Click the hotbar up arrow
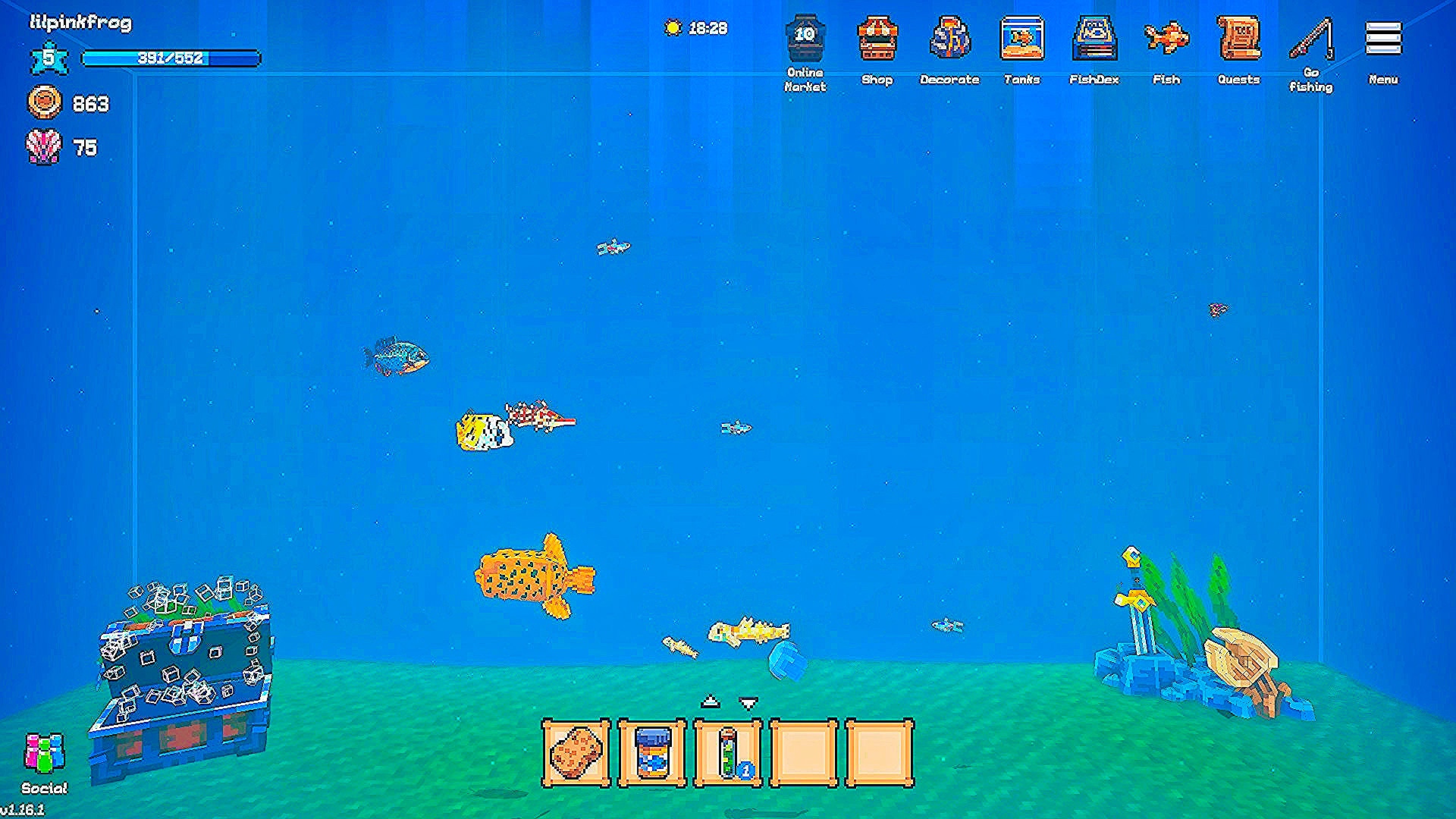This screenshot has width=1456, height=819. coord(710,701)
